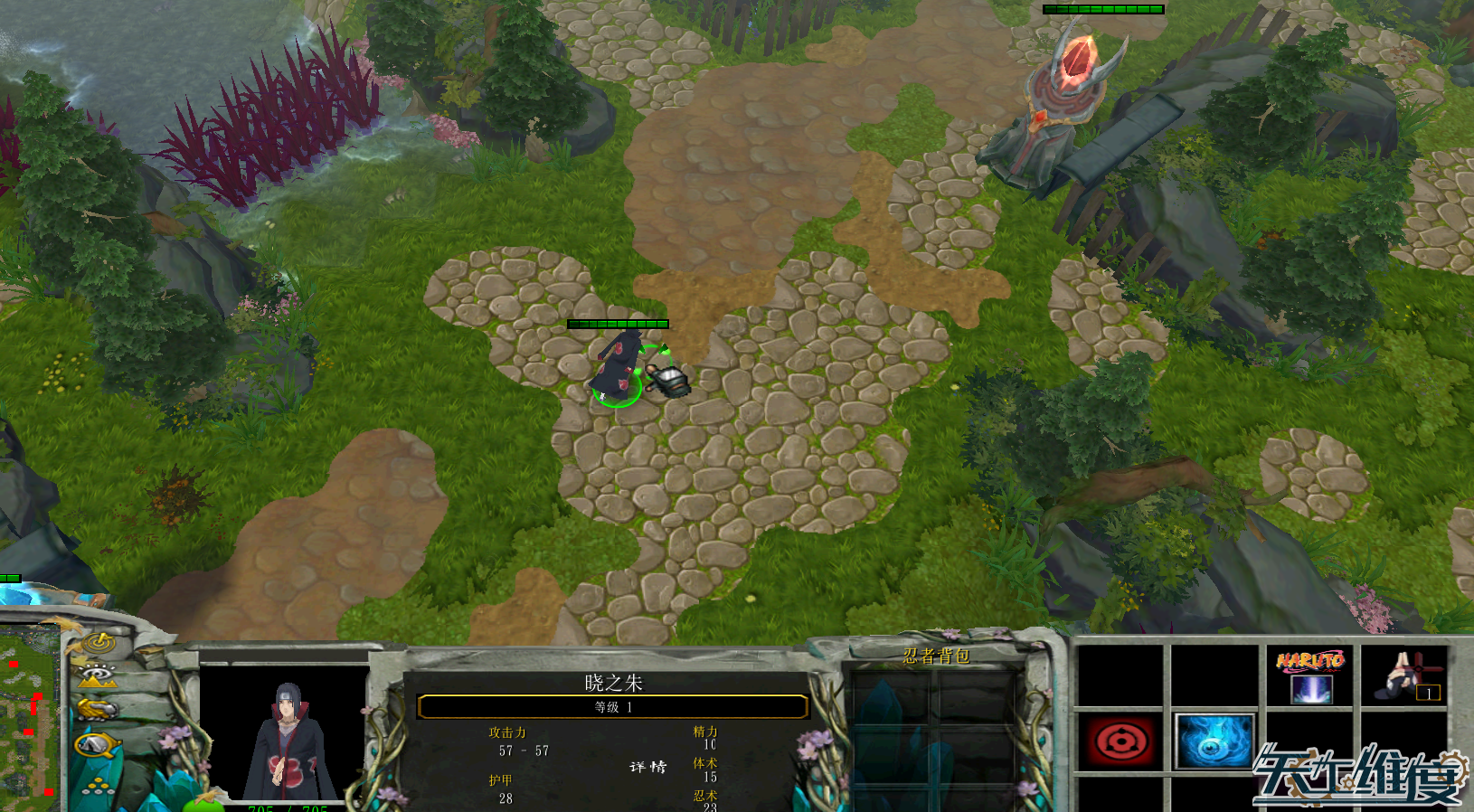This screenshot has height=812, width=1474.
Task: Select the hero with the green selection circle
Action: tap(619, 369)
